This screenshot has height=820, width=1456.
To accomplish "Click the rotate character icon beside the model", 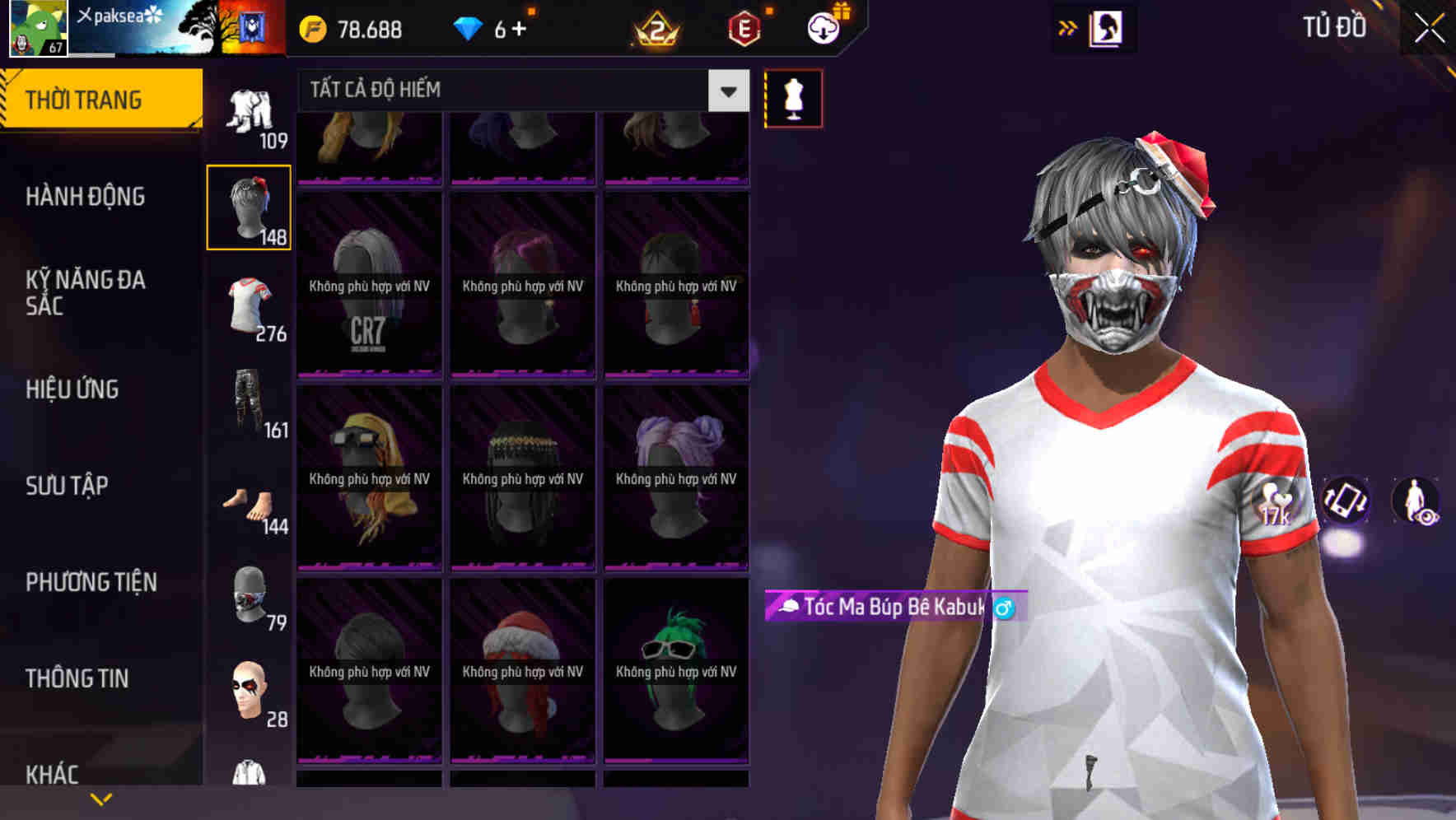I will click(x=1344, y=502).
